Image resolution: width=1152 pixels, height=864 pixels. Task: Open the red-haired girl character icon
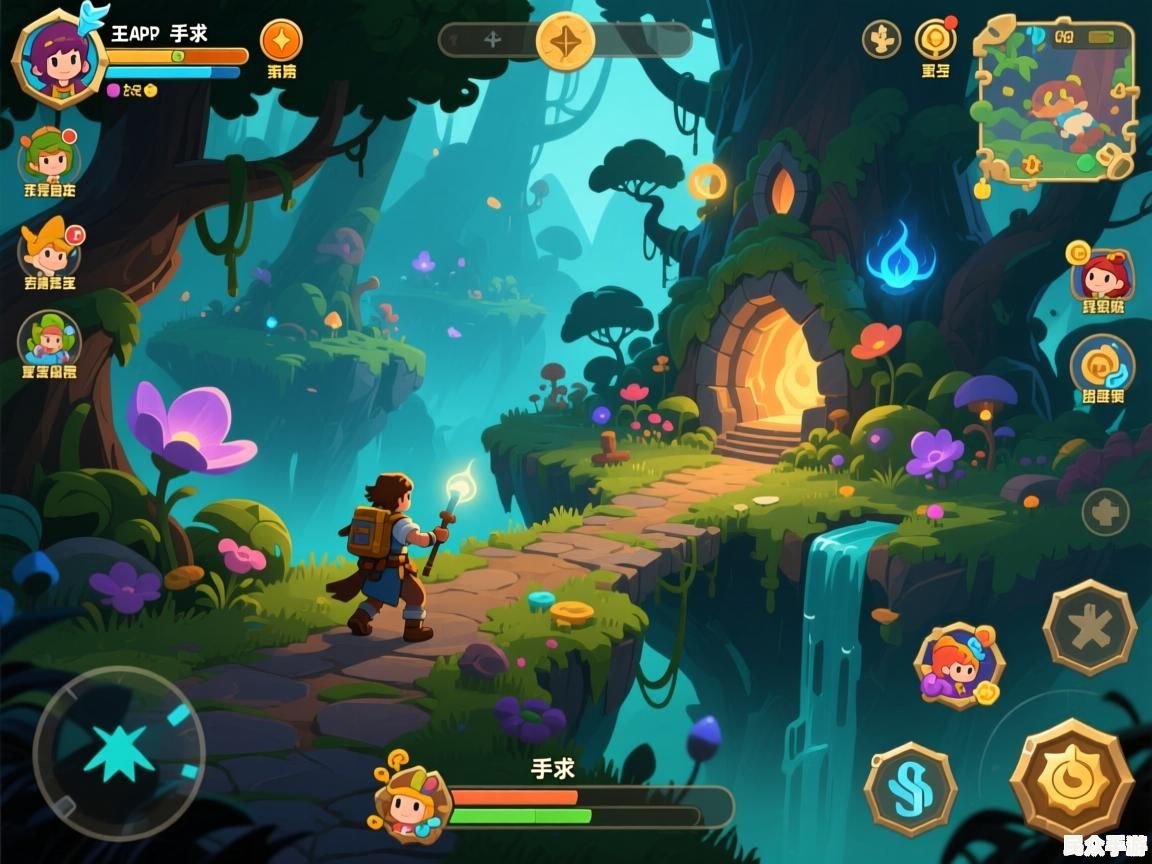pyautogui.click(x=1101, y=273)
